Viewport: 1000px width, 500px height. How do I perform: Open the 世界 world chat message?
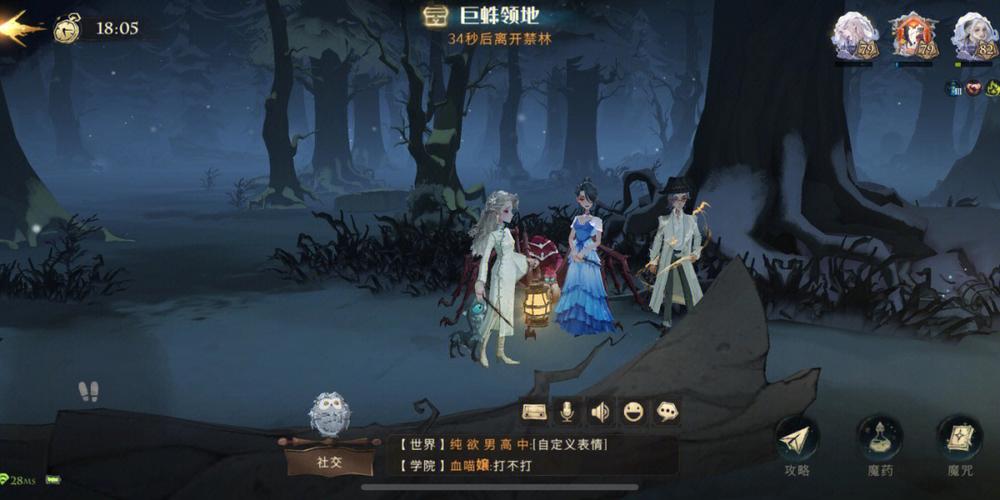point(530,444)
